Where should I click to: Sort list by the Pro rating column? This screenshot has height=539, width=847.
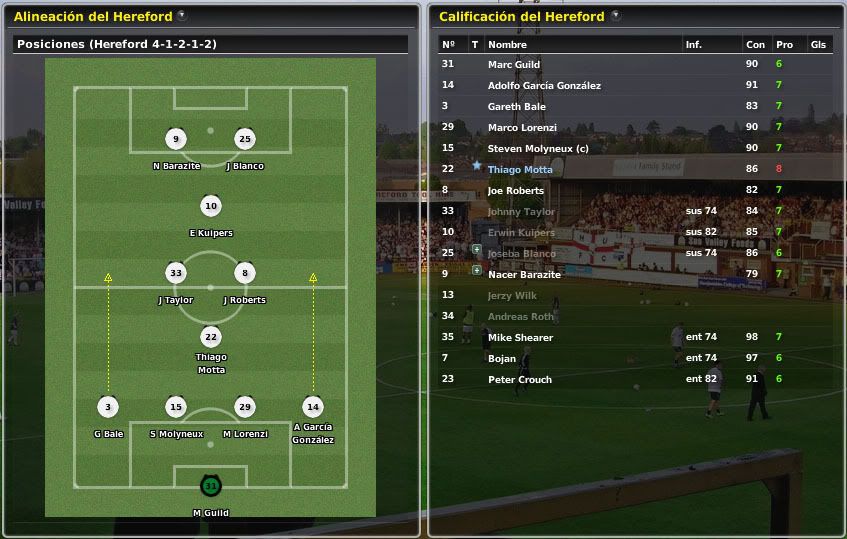pos(784,45)
